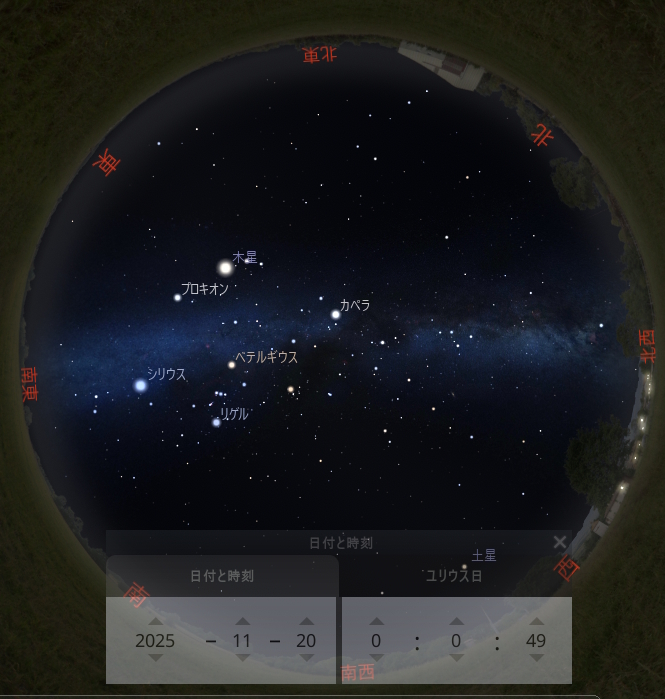Select the seconds field showing 49
Viewport: 665px width, 699px height.
tap(536, 641)
